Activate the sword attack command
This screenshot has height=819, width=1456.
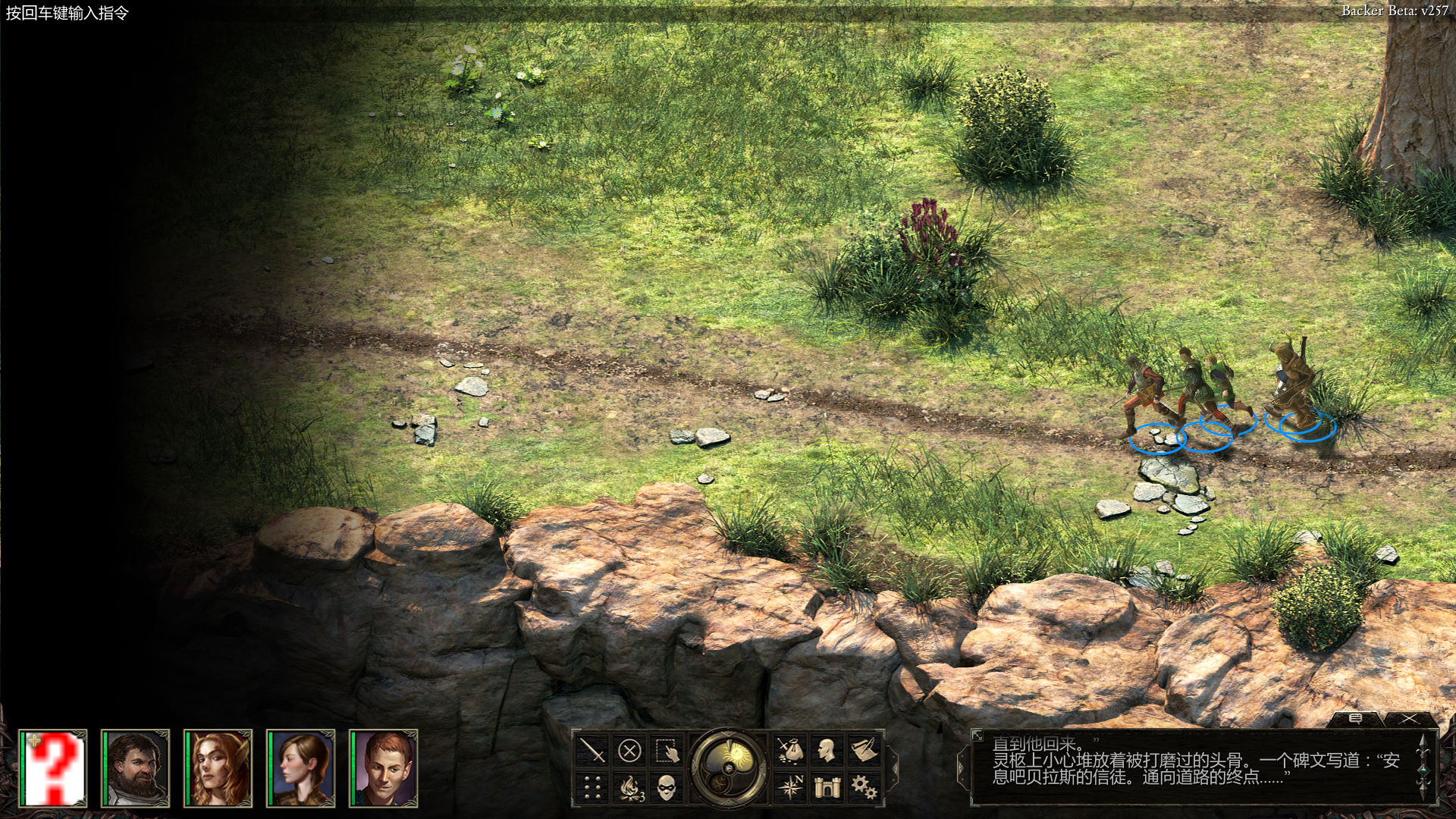click(592, 751)
